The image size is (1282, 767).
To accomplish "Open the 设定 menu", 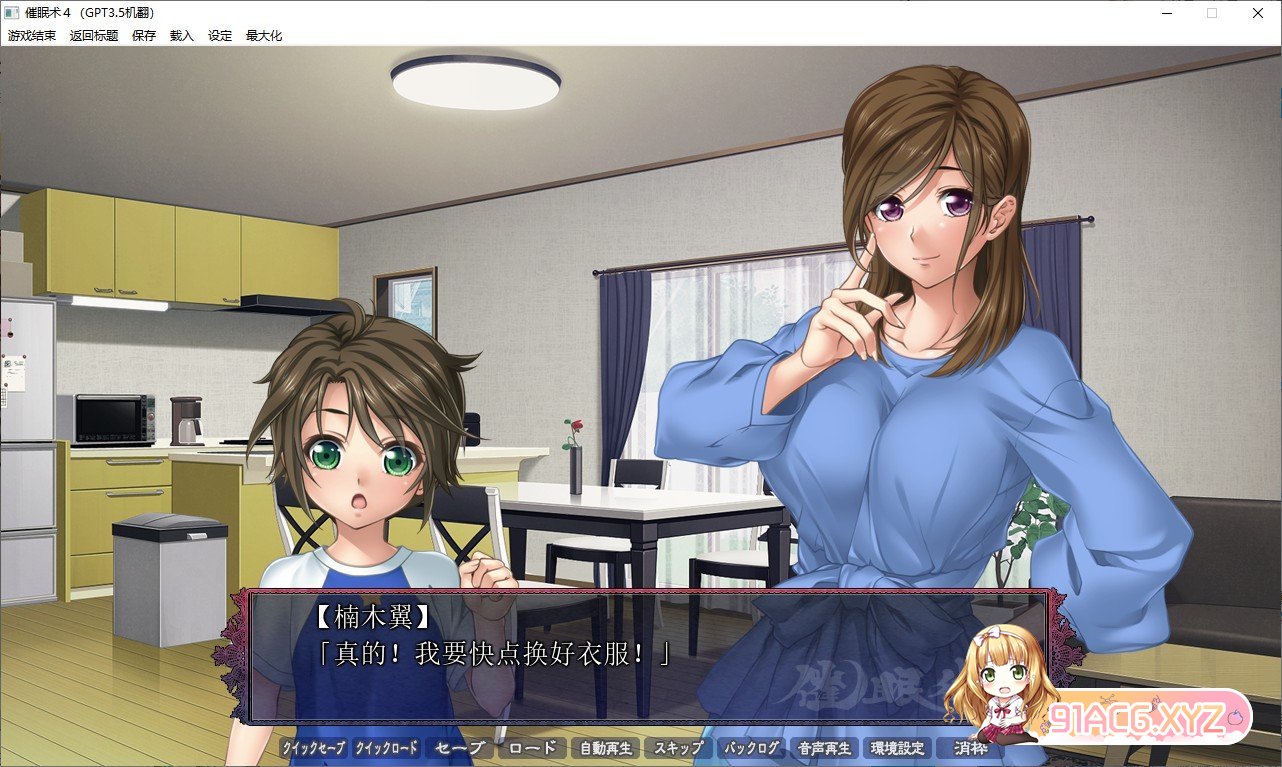I will [x=220, y=35].
